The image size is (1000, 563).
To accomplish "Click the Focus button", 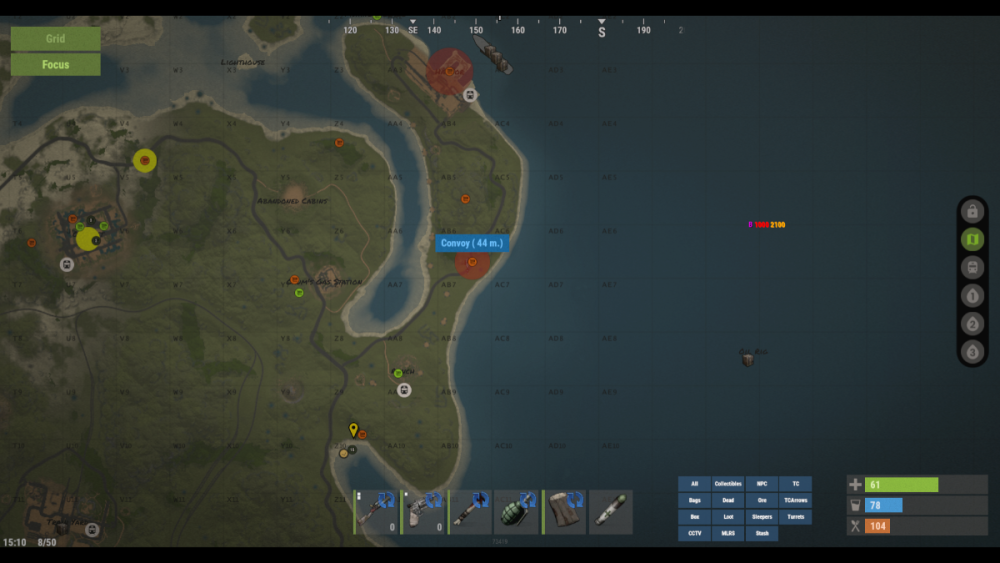I will coord(55,65).
